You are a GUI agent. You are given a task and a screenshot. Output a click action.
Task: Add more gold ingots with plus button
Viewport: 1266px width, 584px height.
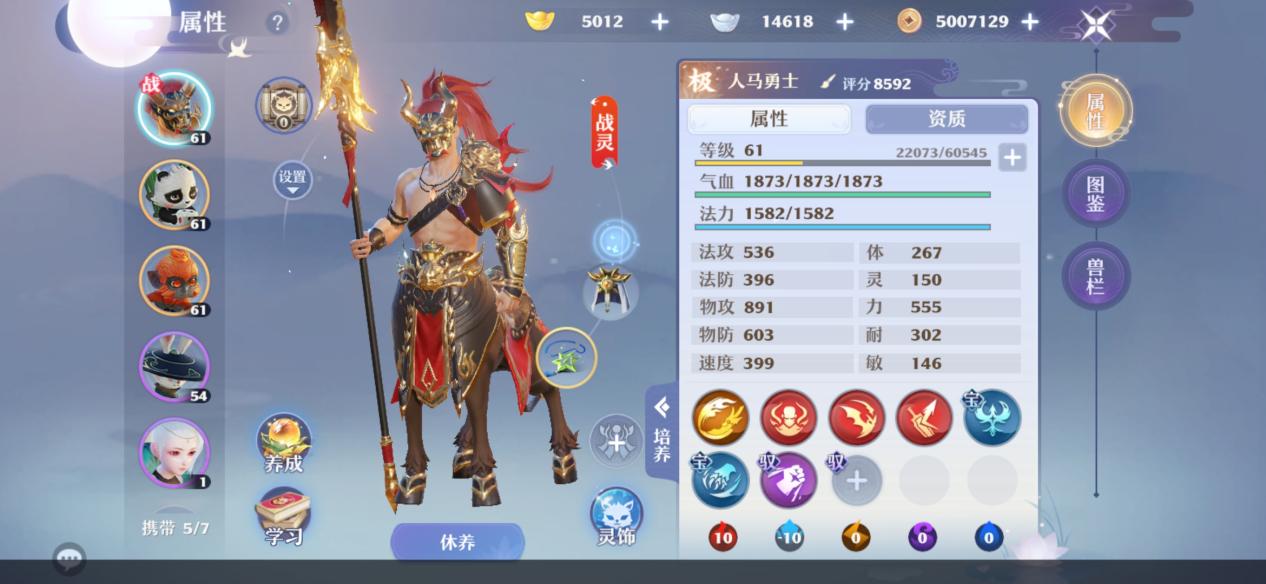tap(660, 21)
